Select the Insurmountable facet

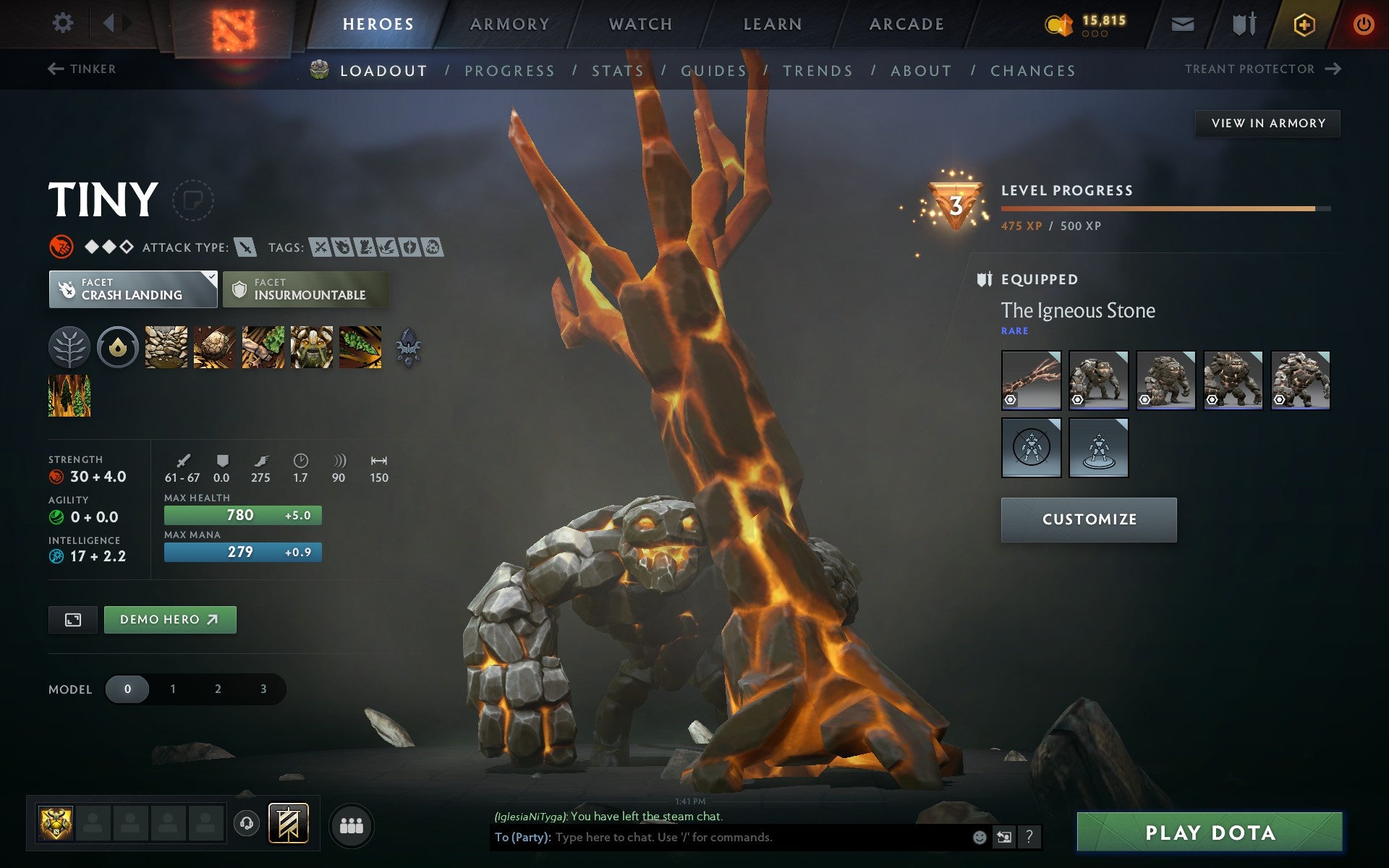click(305, 289)
